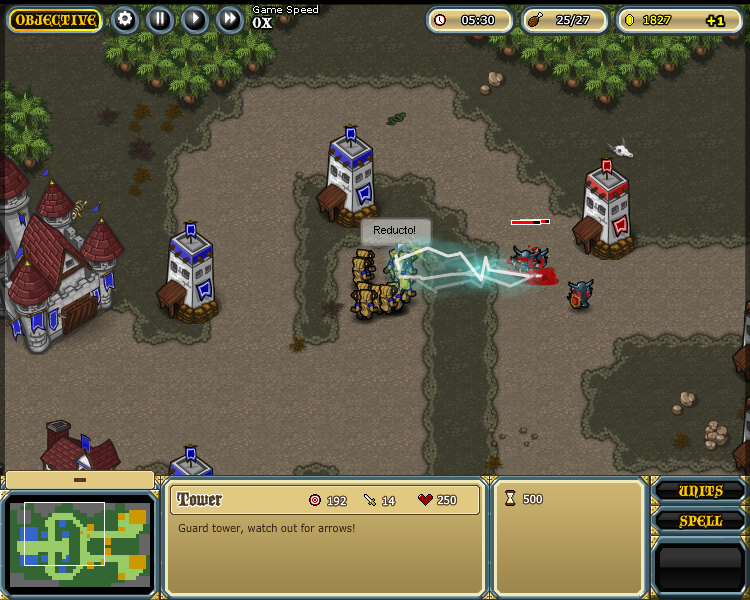Viewport: 750px width, 600px height.
Task: Resume normal play speed
Action: [195, 19]
